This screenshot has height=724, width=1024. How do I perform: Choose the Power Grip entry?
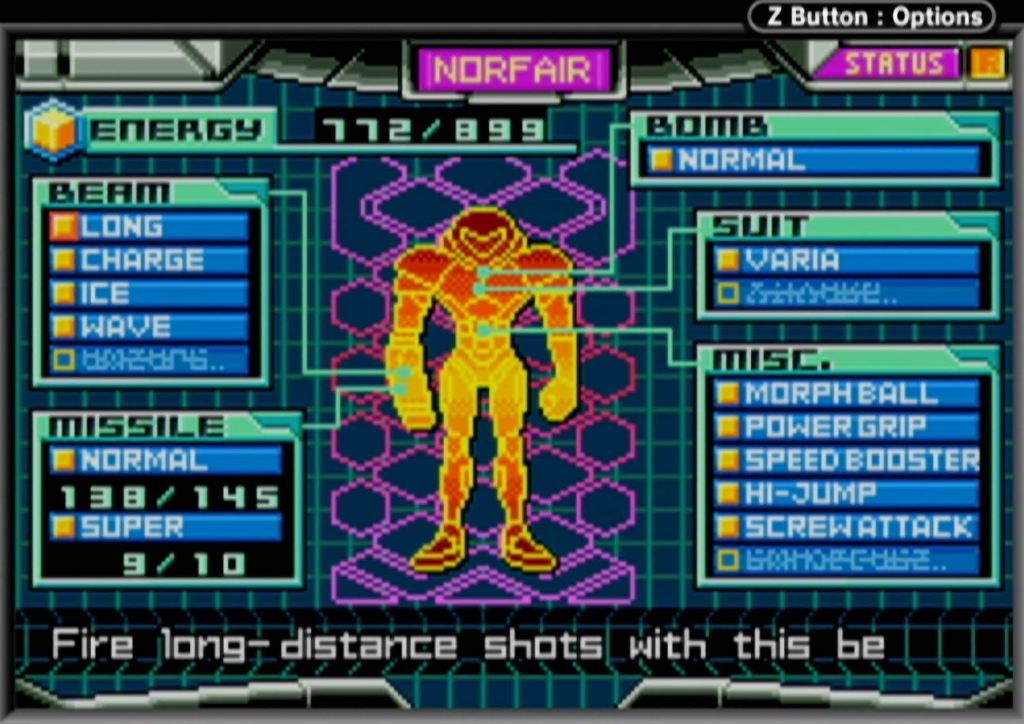click(x=846, y=427)
